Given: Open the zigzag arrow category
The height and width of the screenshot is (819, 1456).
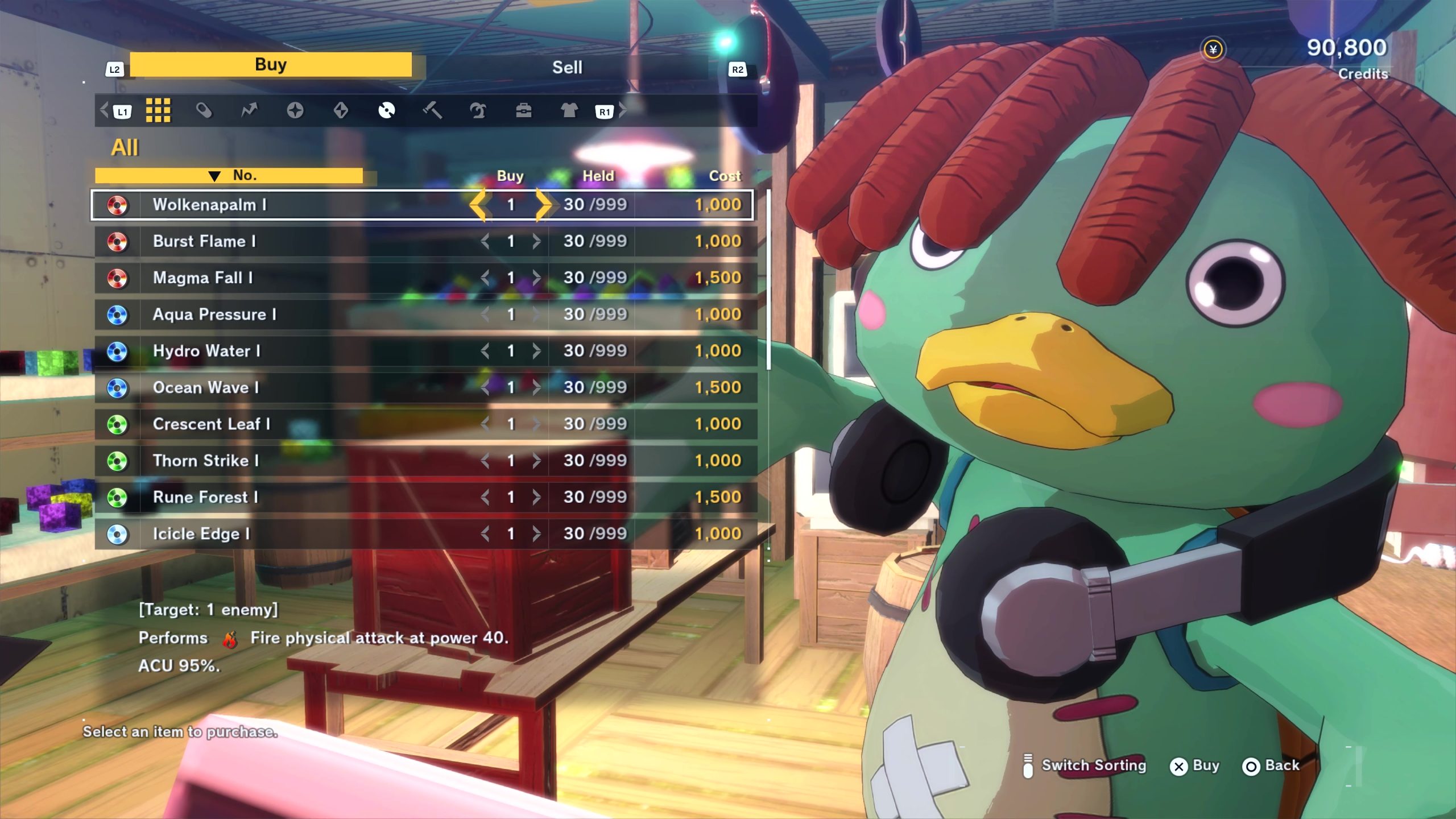Looking at the screenshot, I should click(x=249, y=110).
